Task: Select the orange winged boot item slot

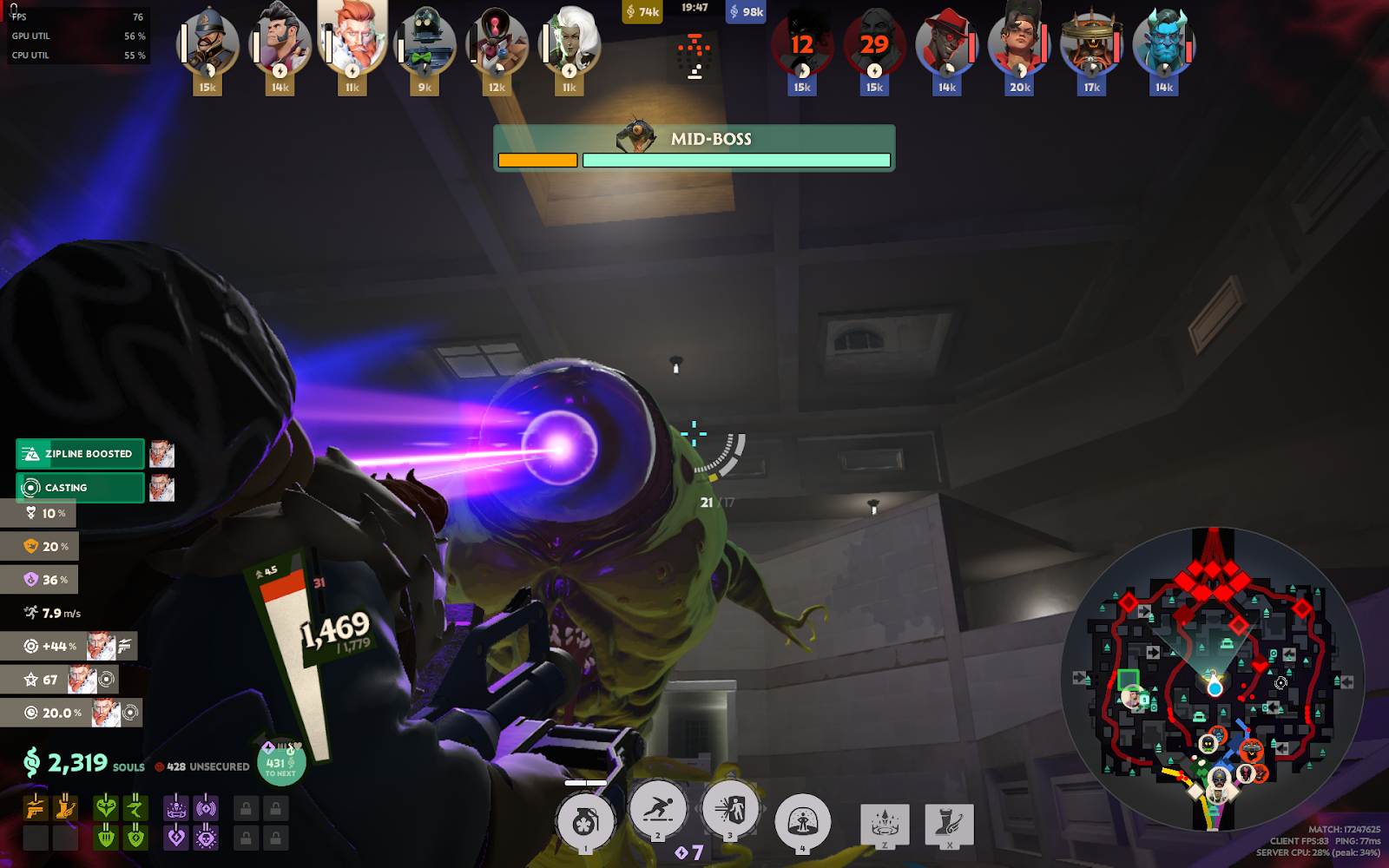Action: click(x=65, y=808)
